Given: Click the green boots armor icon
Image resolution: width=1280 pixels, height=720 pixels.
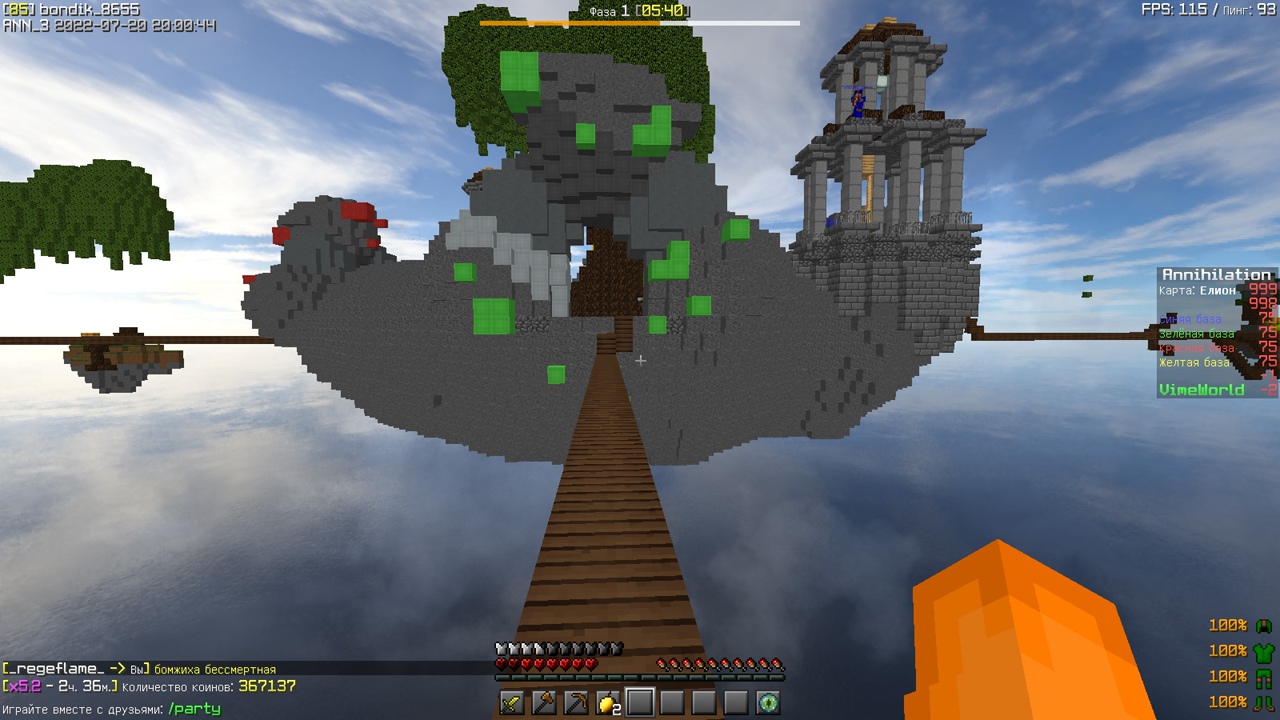Looking at the screenshot, I should (x=1264, y=703).
